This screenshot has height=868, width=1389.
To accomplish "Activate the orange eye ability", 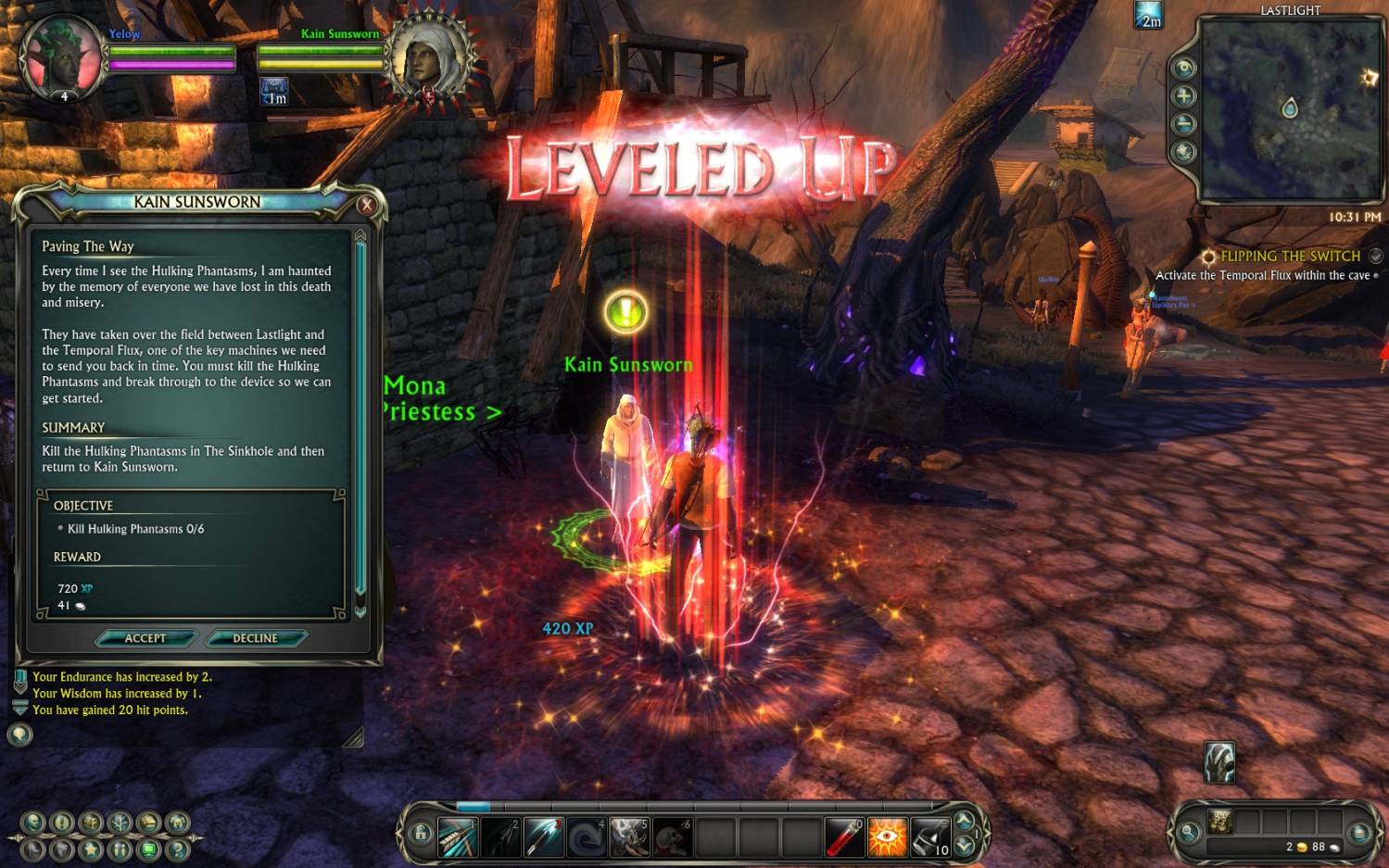I will click(x=887, y=837).
